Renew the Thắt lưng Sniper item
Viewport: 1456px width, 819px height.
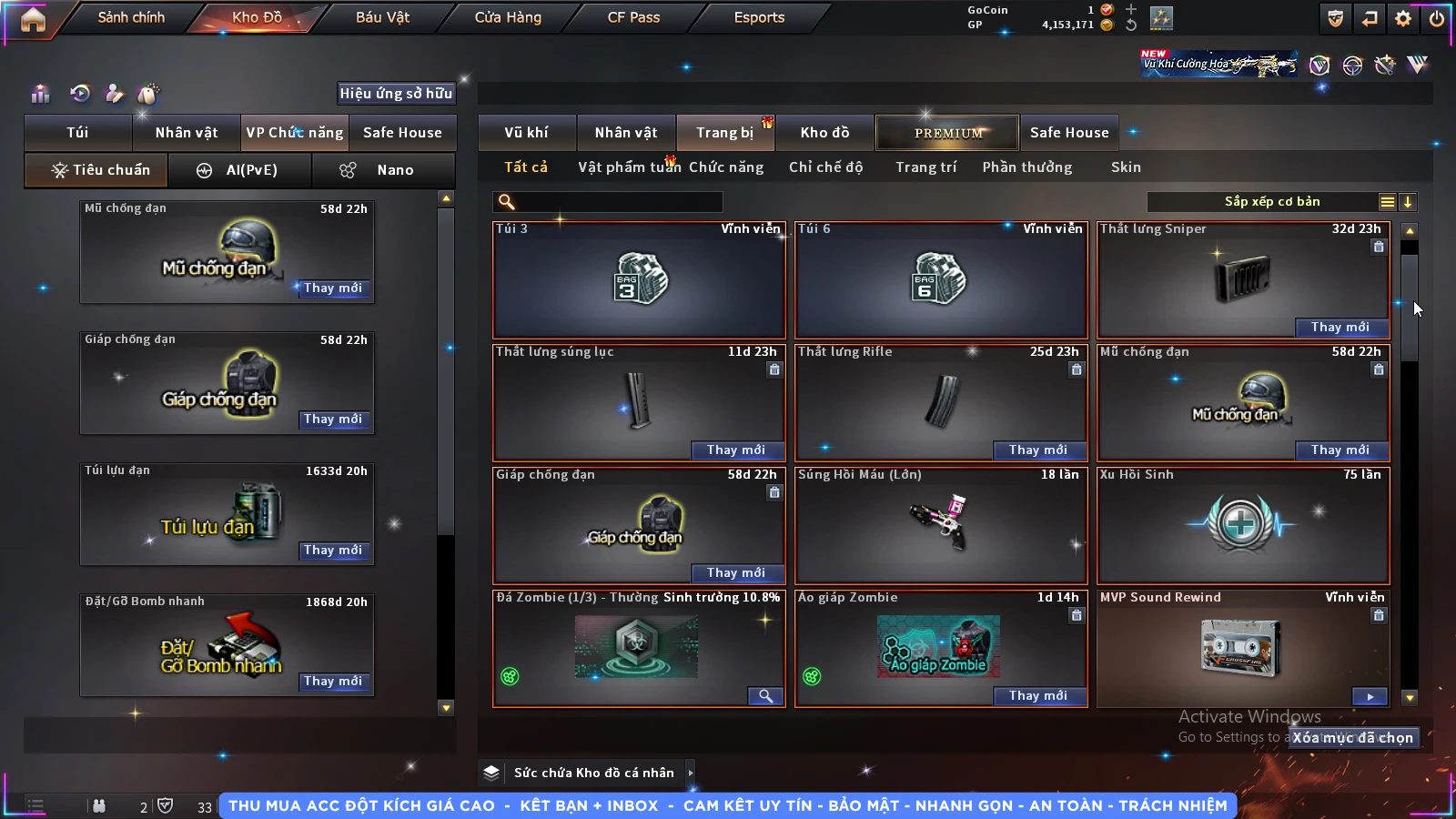point(1340,328)
